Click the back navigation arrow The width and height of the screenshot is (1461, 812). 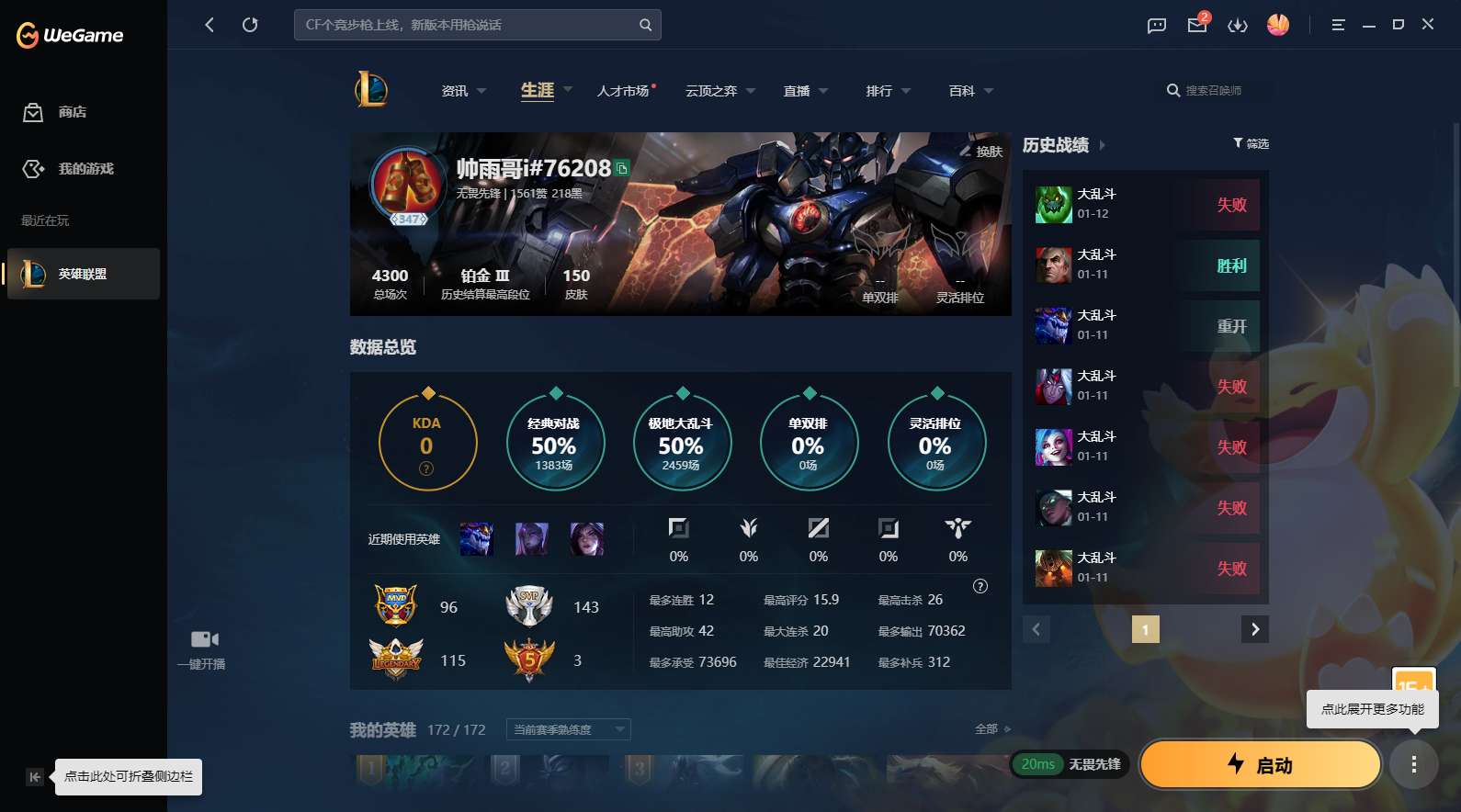pos(209,25)
